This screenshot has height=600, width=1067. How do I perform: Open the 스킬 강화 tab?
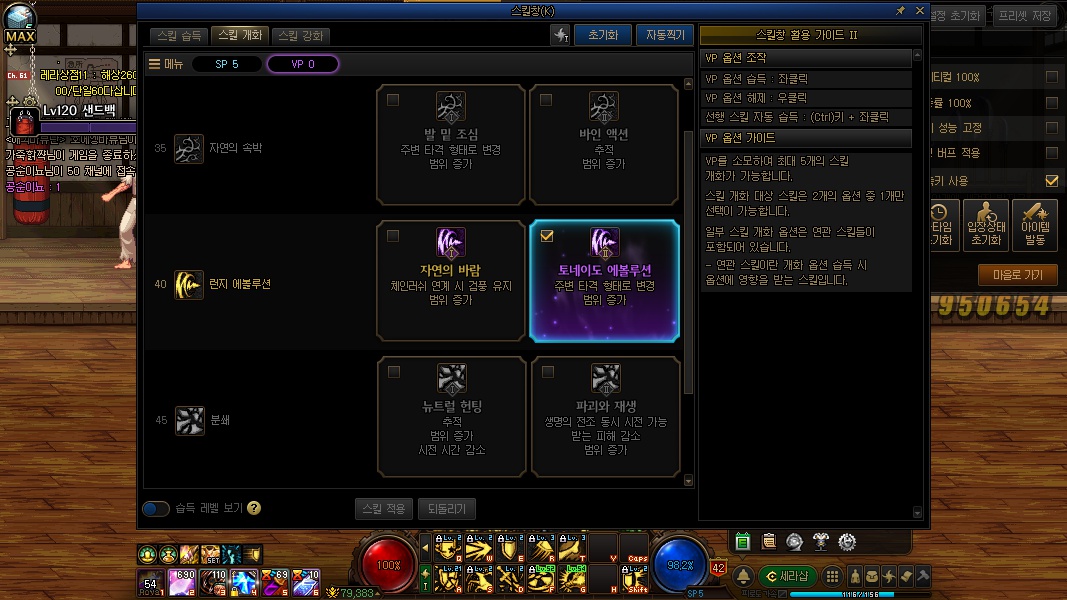[300, 35]
